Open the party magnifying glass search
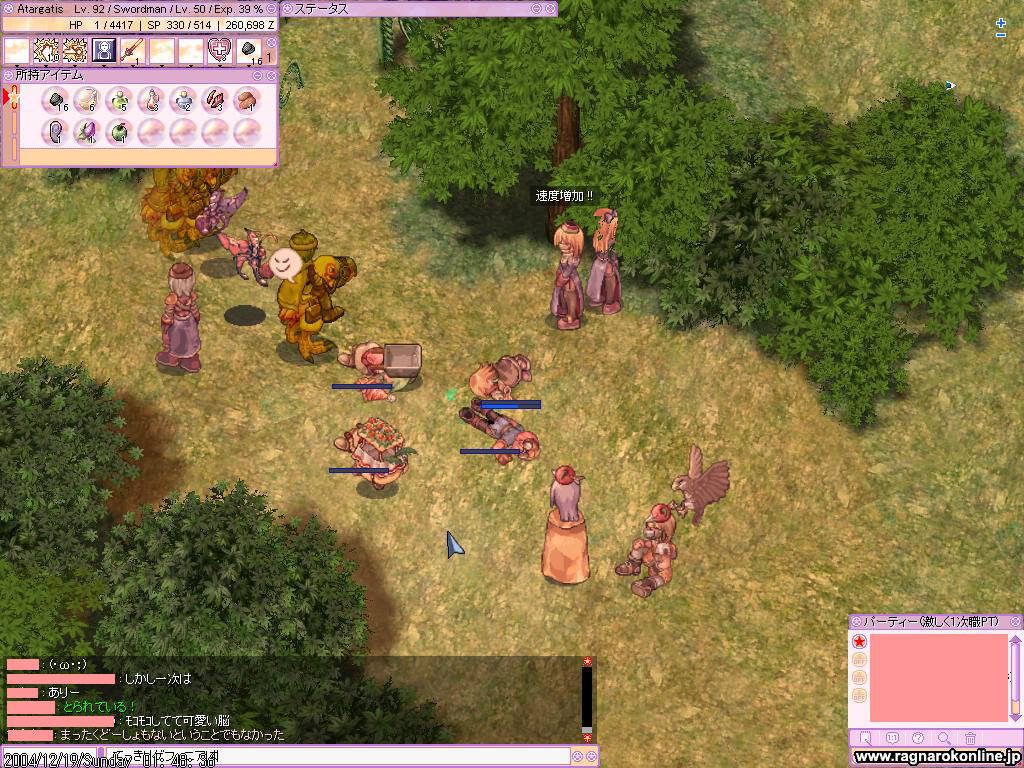This screenshot has width=1024, height=768. pos(944,739)
